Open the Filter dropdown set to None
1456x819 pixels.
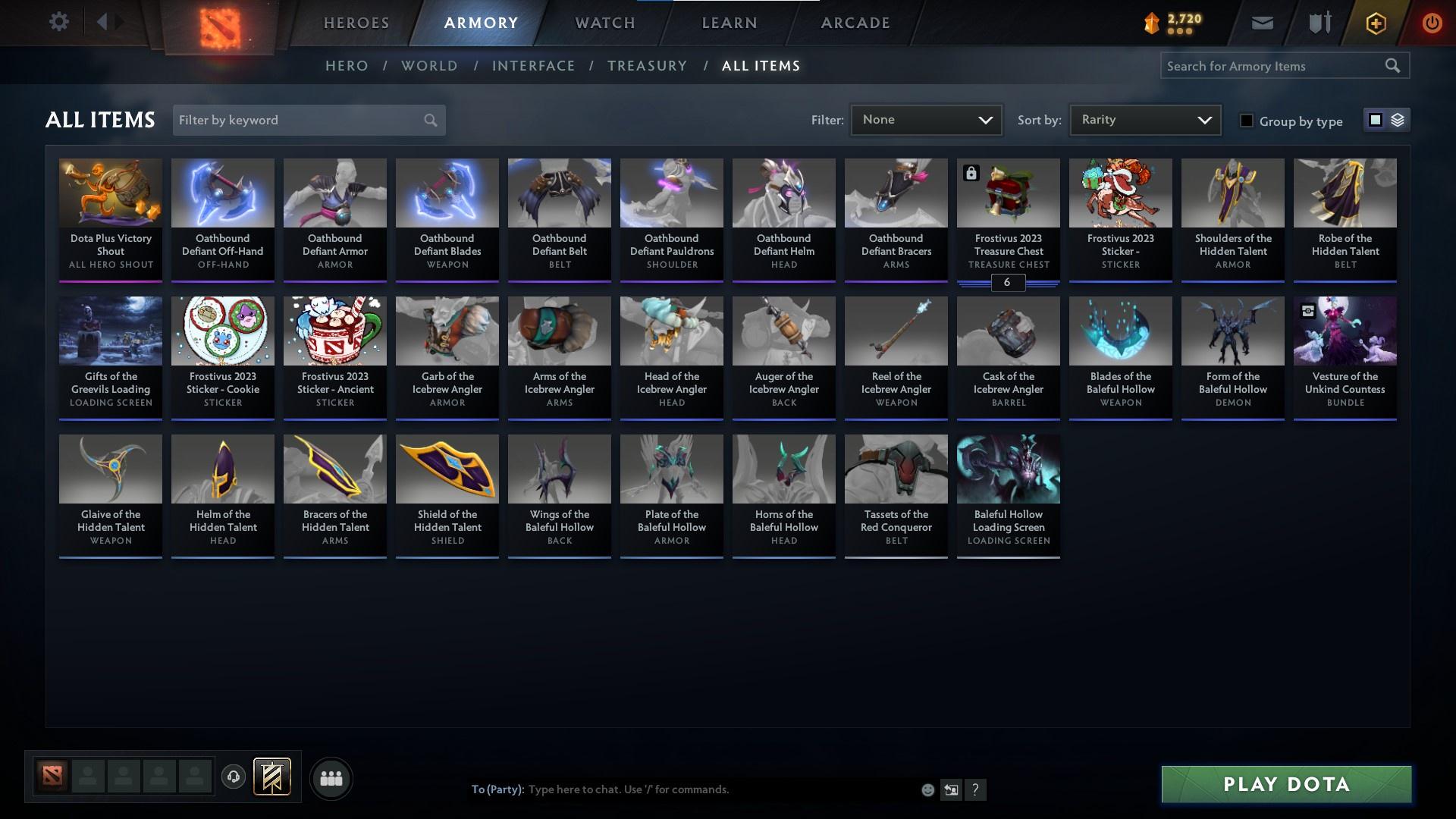pyautogui.click(x=925, y=119)
